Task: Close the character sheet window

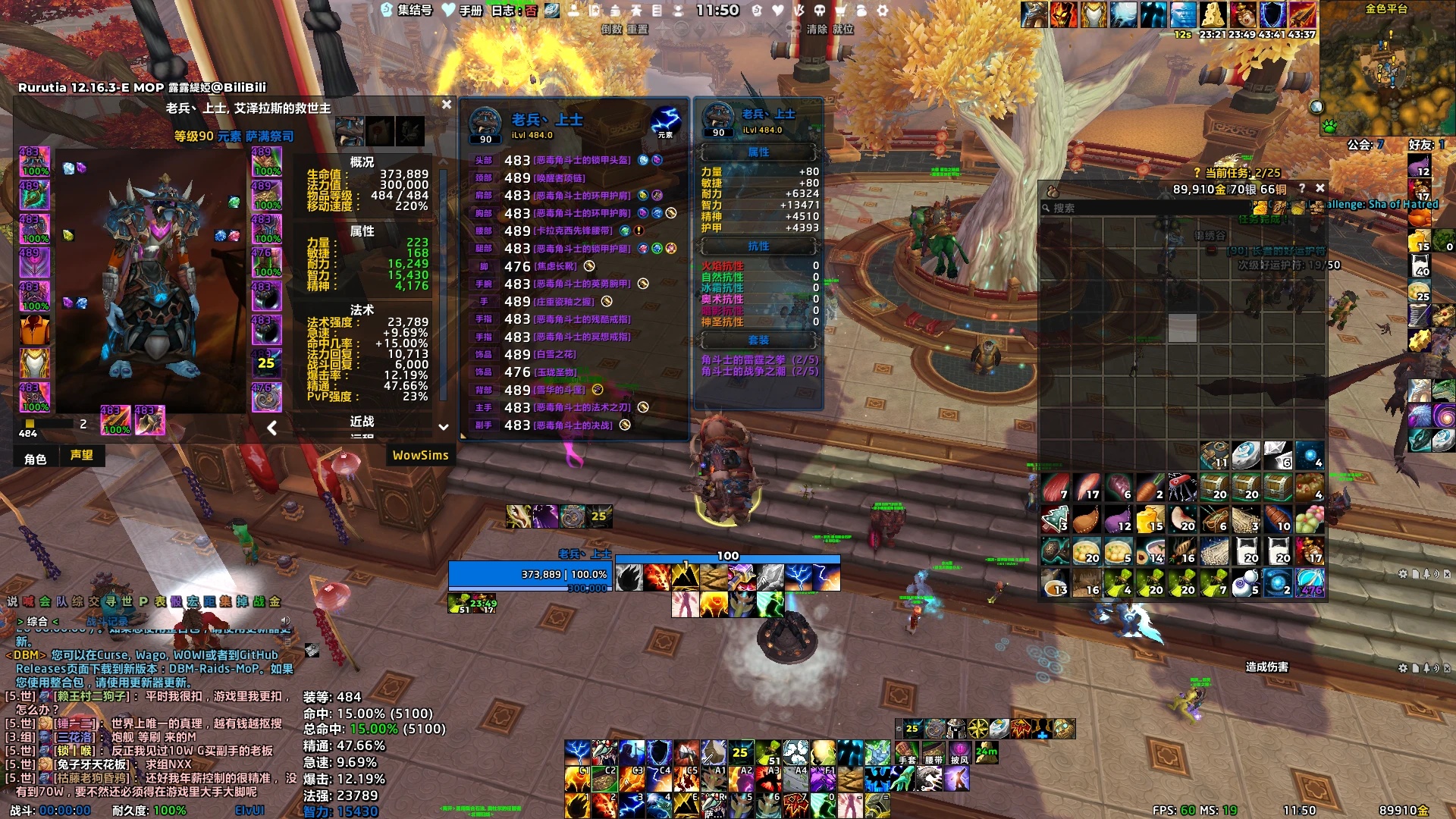Action: 447,105
